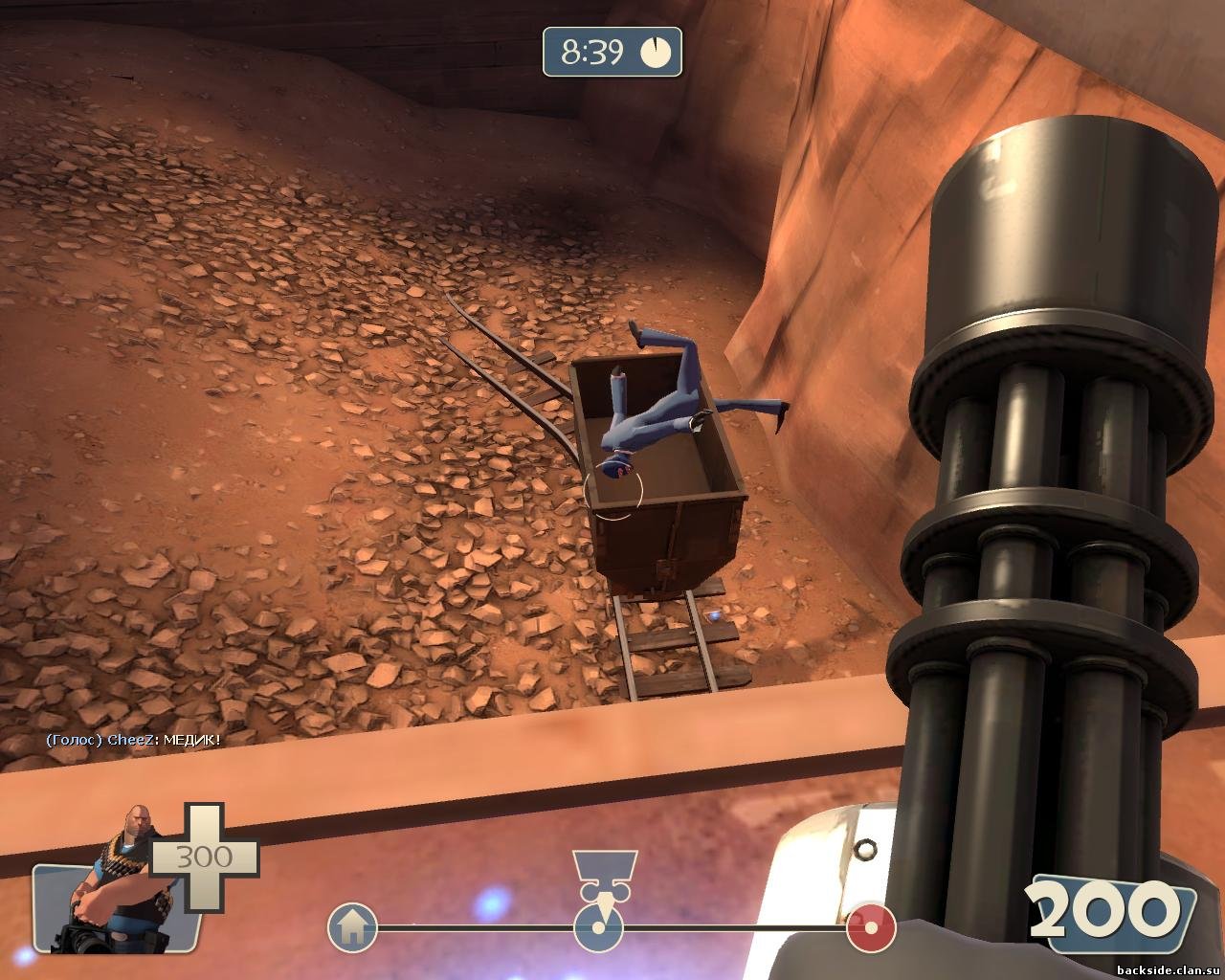Select the payload cart progress marker
This screenshot has height=980, width=1225.
[598, 924]
